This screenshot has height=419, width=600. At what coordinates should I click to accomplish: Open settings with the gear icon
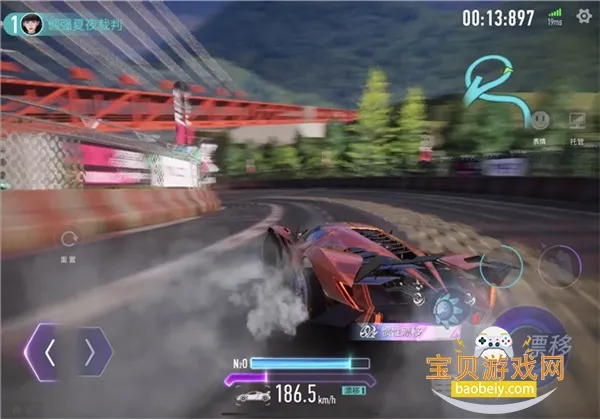point(584,15)
